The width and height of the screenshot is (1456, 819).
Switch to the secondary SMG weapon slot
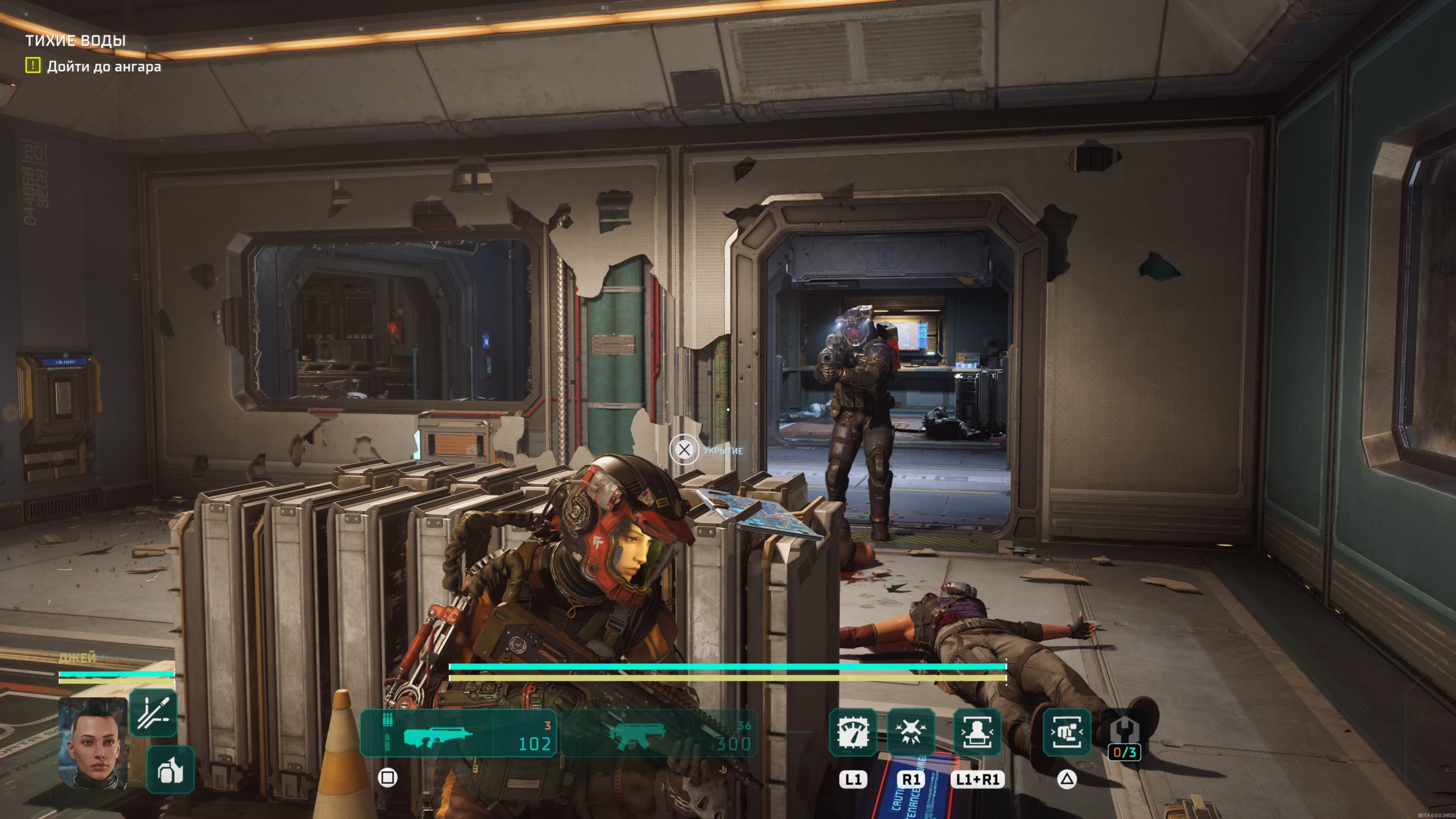660,734
